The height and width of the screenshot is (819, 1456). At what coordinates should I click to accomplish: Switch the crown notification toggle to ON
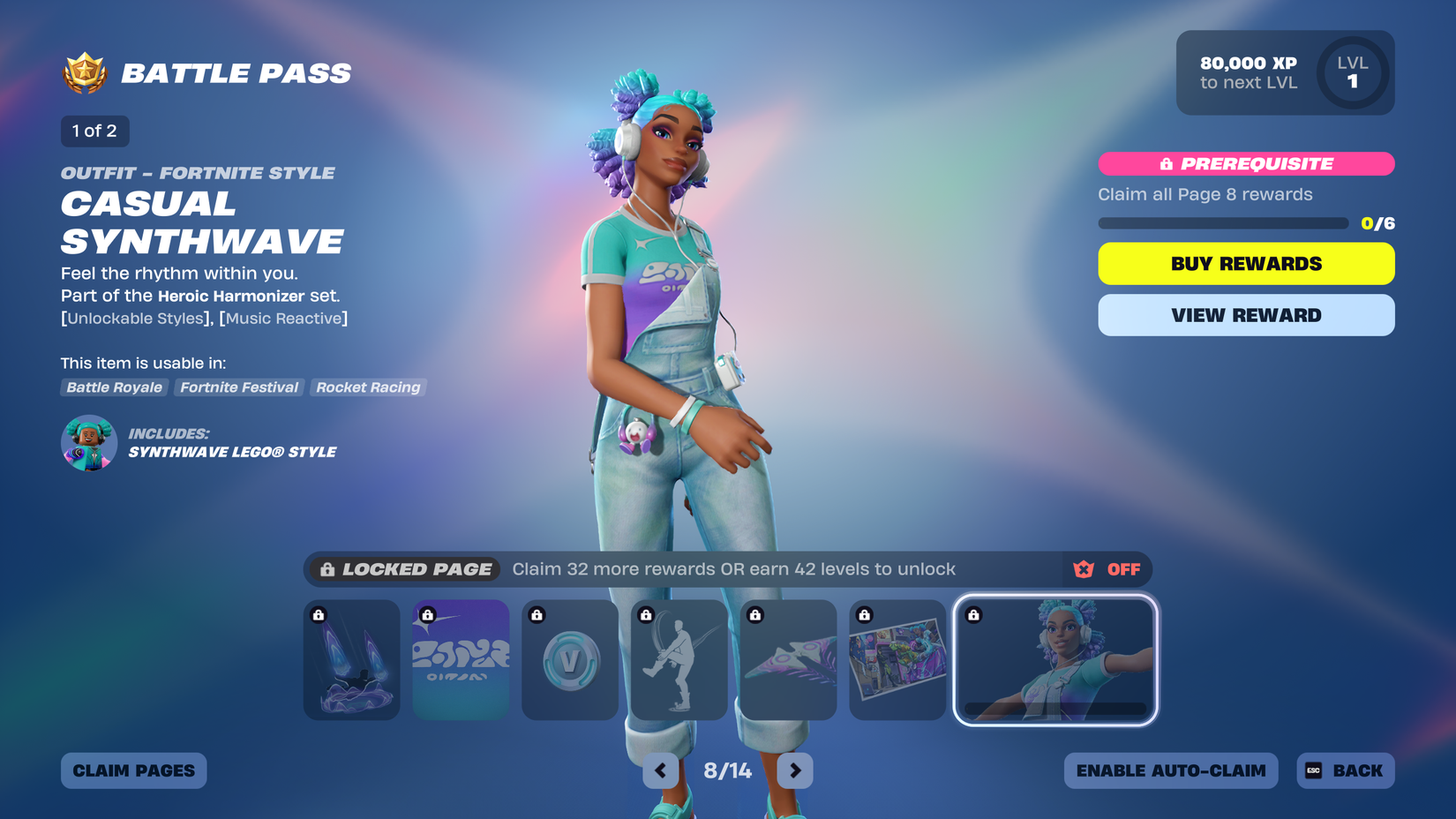[1123, 569]
